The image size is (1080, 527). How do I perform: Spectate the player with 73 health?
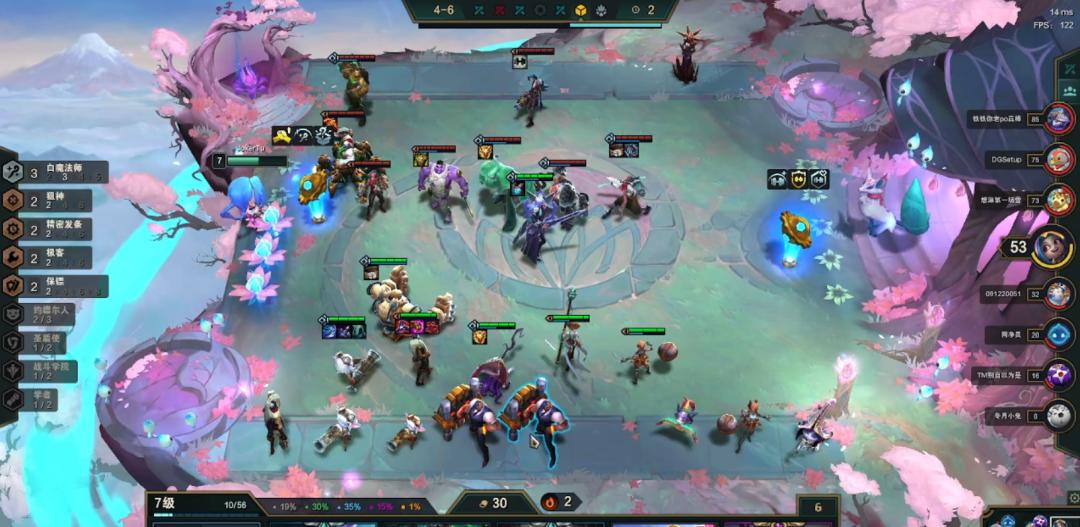tap(1059, 199)
